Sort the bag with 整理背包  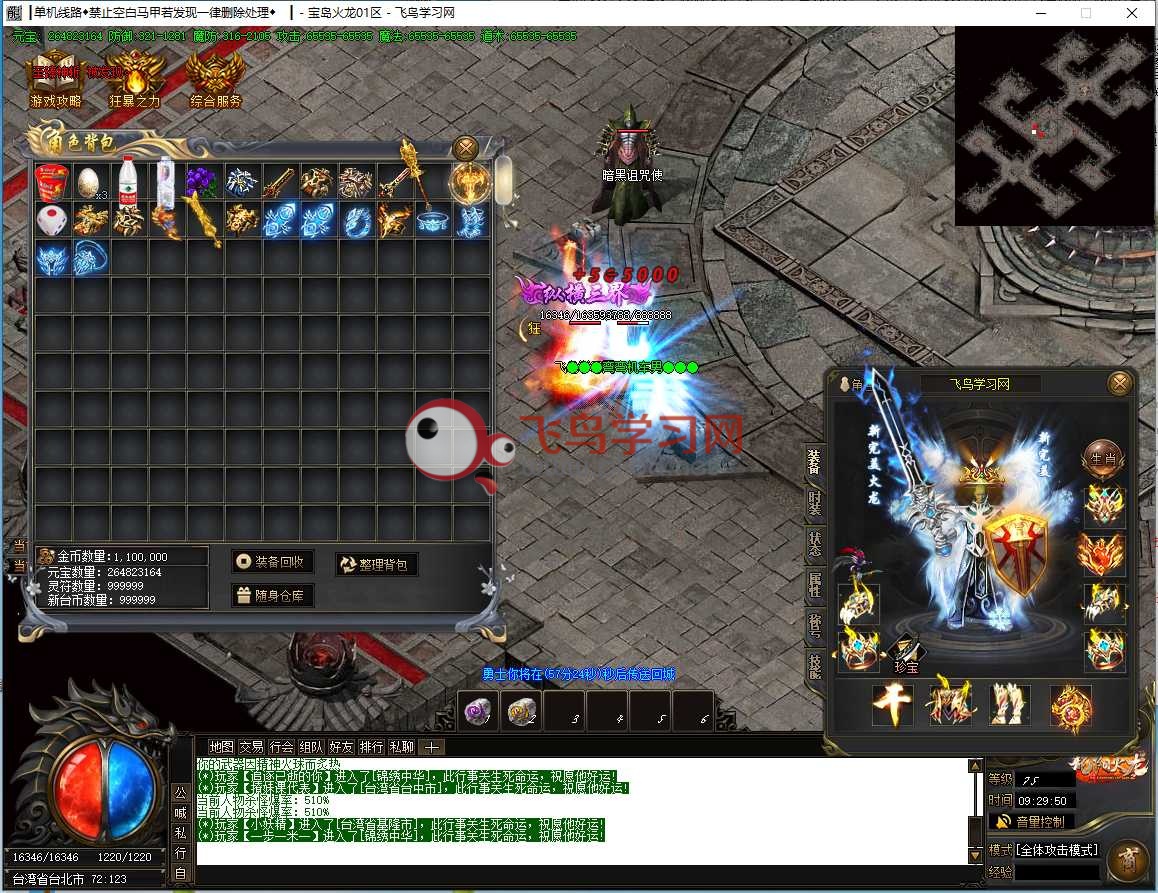point(377,565)
